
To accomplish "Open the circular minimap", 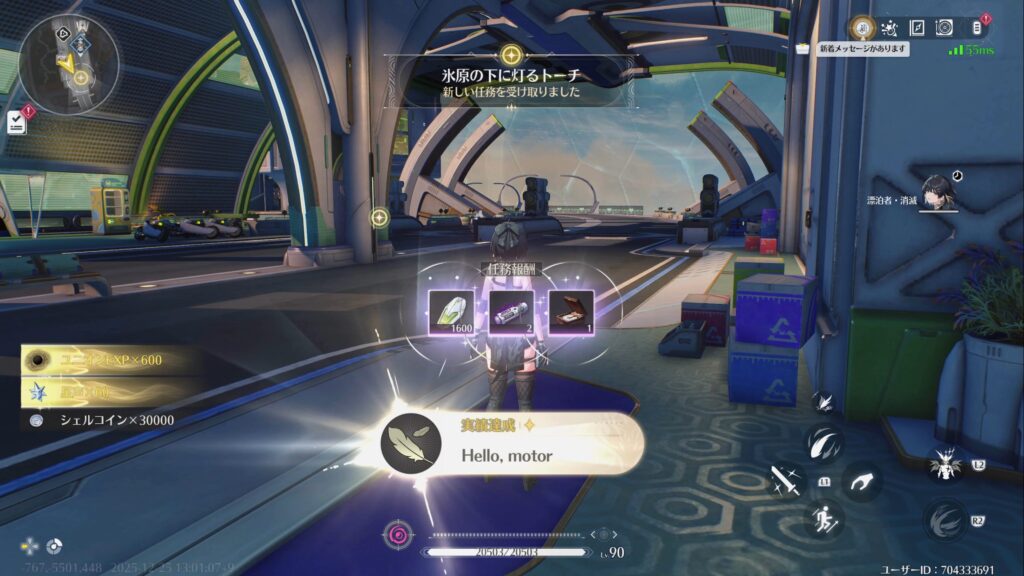I will click(69, 62).
